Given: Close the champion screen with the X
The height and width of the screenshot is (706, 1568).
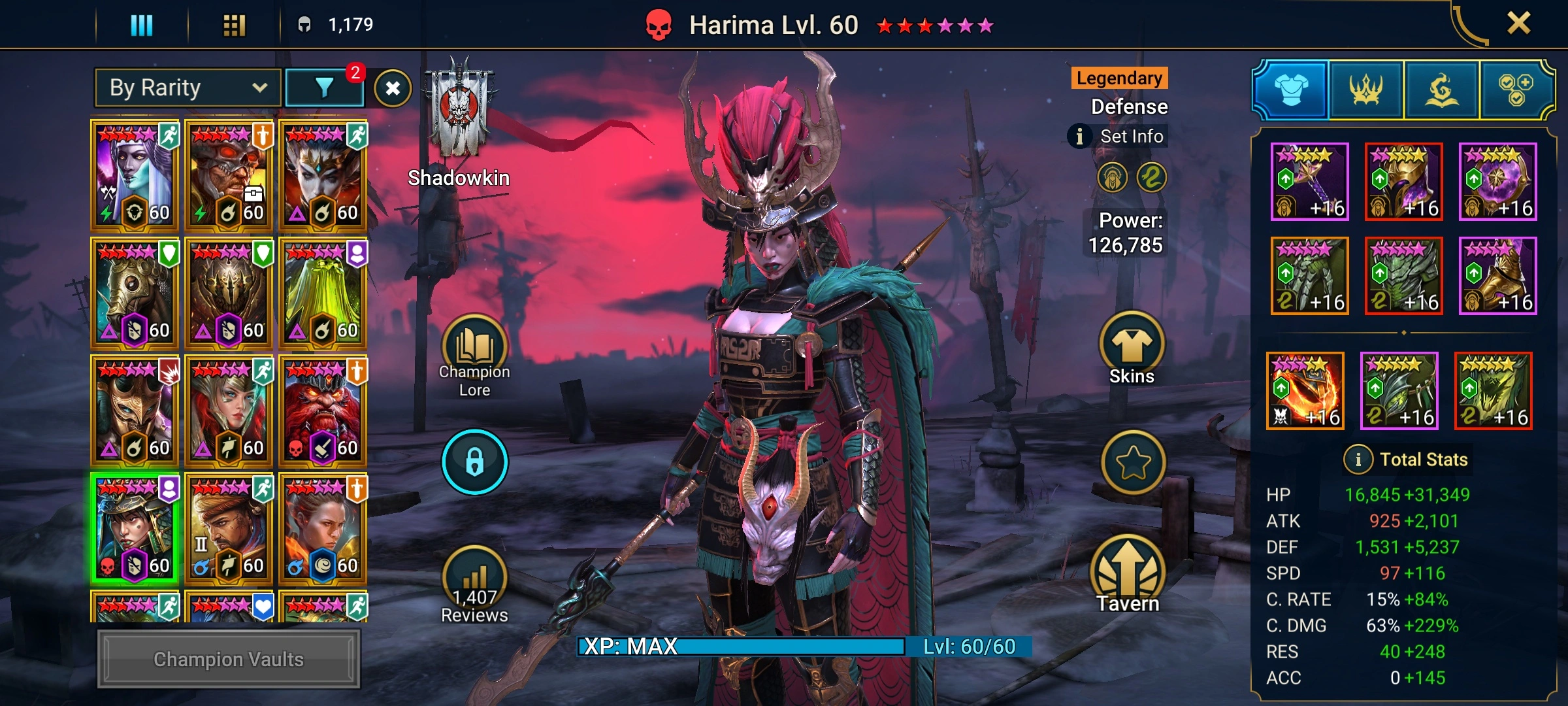Looking at the screenshot, I should coord(1518,24).
